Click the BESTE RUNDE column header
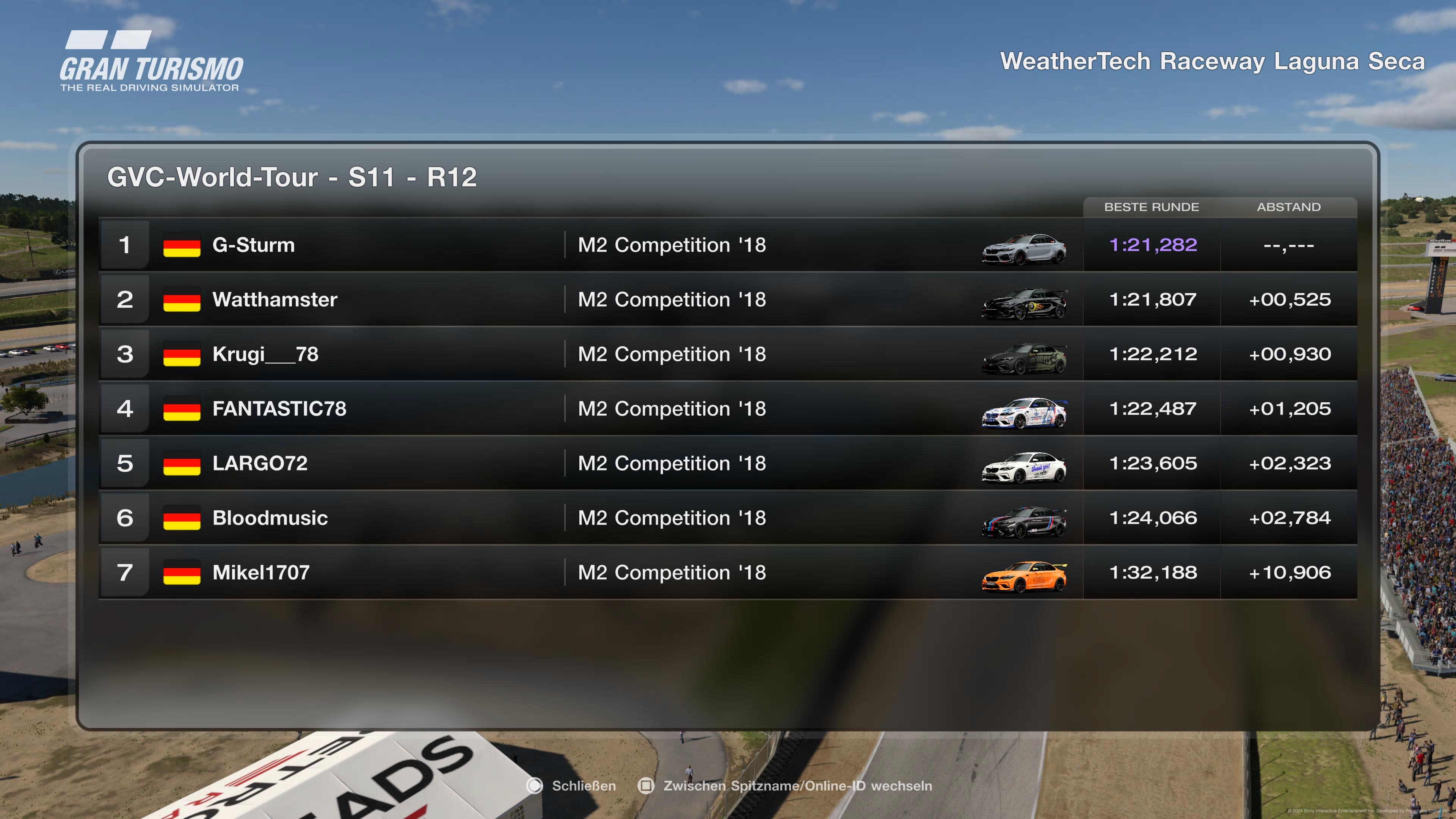This screenshot has height=819, width=1456. tap(1152, 207)
